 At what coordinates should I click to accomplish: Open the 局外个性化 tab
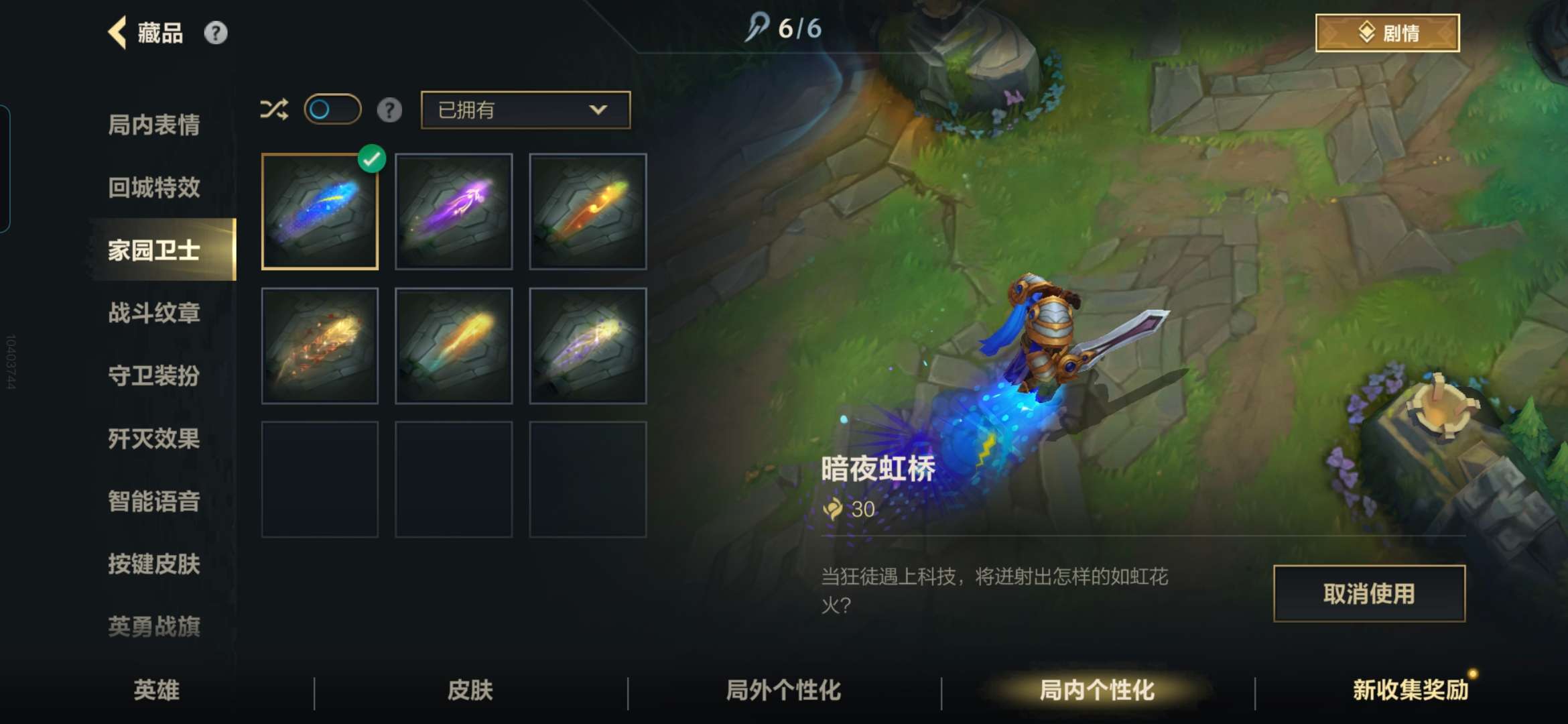pos(783,690)
